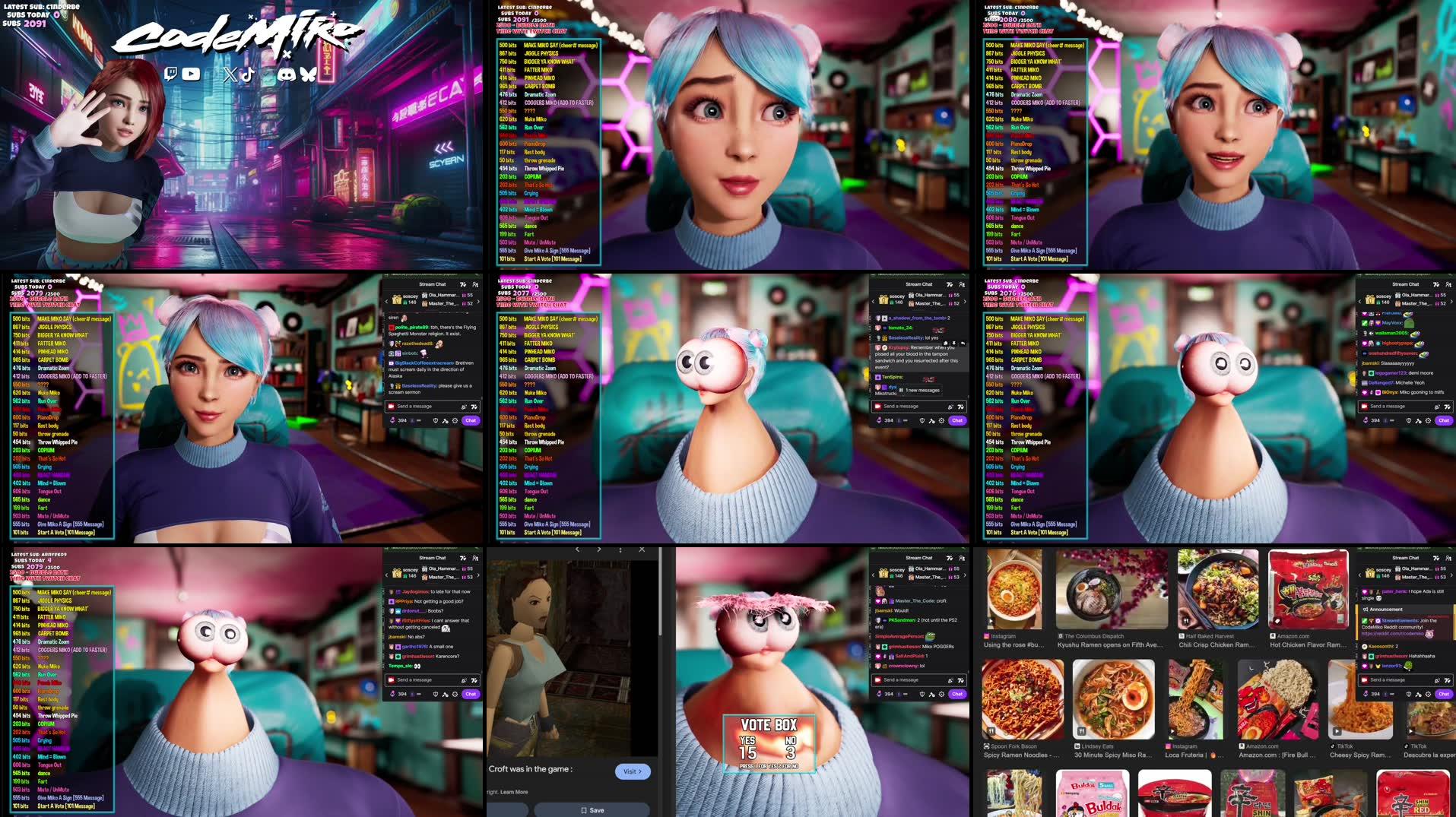1456x817 pixels.
Task: Click the Twitch icon on the CodeMiko banner
Action: pos(171,74)
